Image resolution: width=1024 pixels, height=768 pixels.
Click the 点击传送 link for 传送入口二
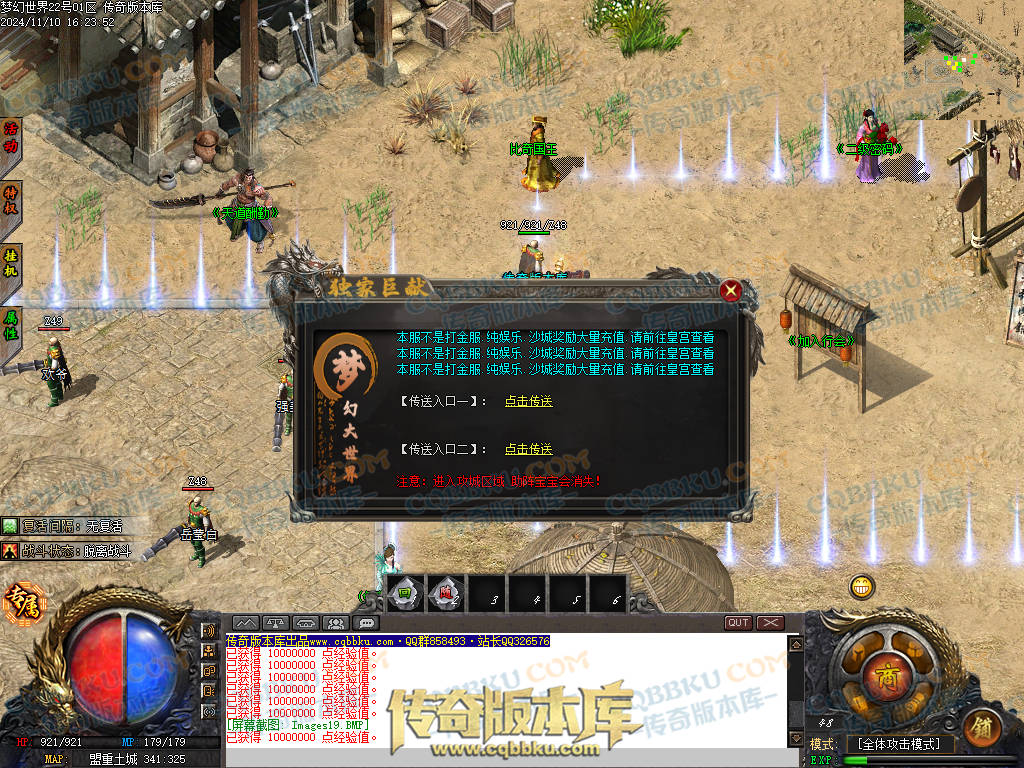[528, 449]
